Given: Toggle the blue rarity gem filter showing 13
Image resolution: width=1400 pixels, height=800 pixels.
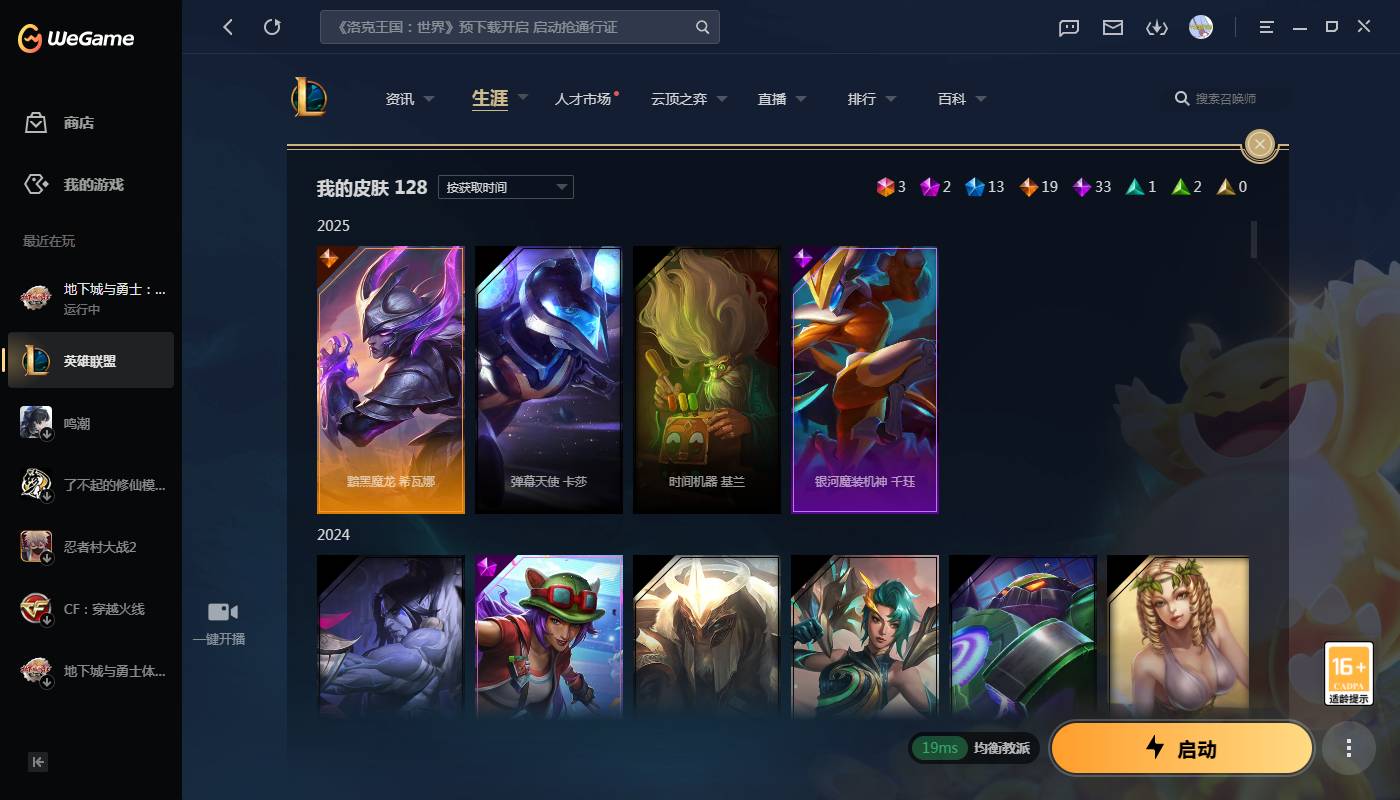Looking at the screenshot, I should pyautogui.click(x=975, y=186).
